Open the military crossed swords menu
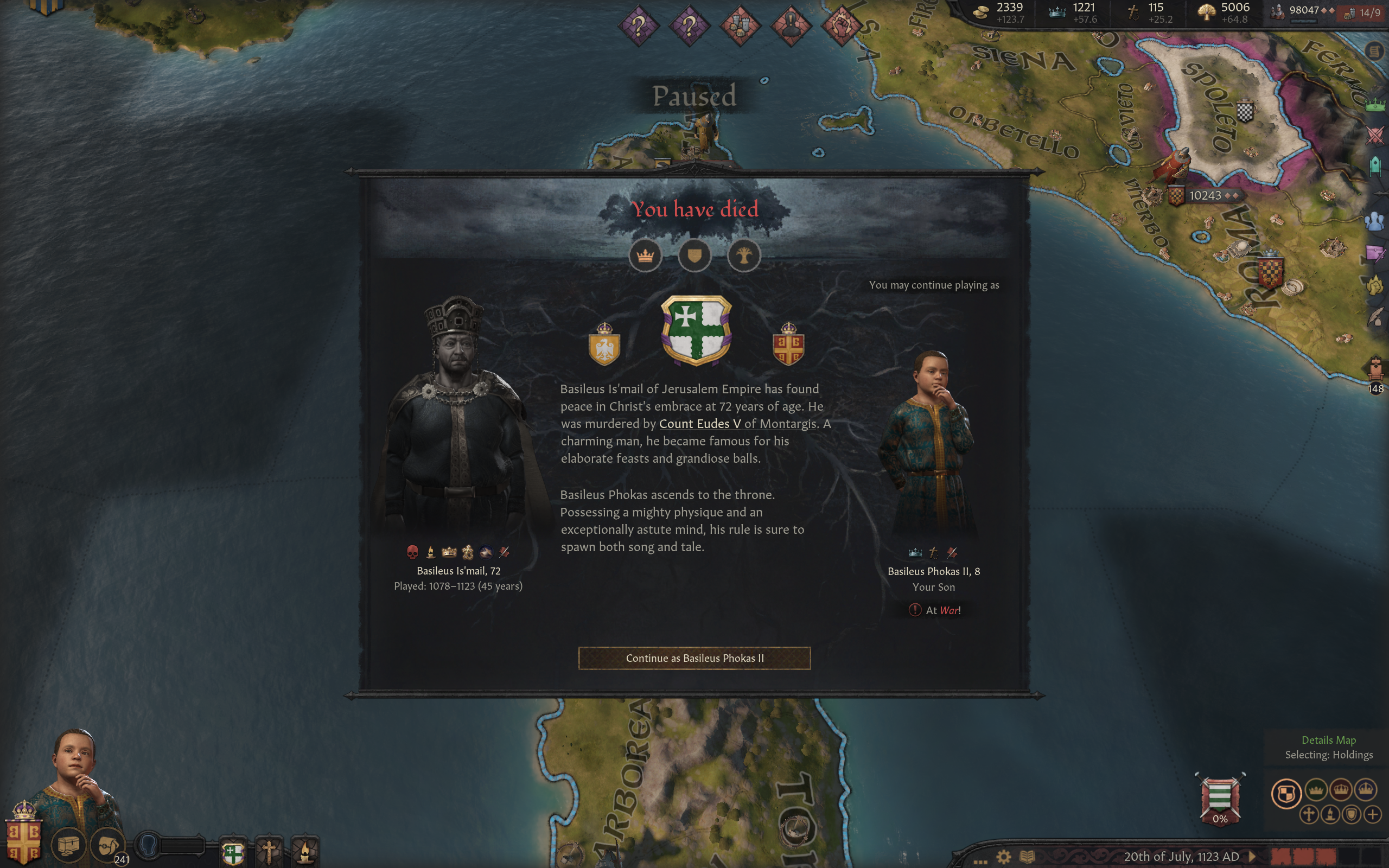The width and height of the screenshot is (1389, 868). point(1375,136)
